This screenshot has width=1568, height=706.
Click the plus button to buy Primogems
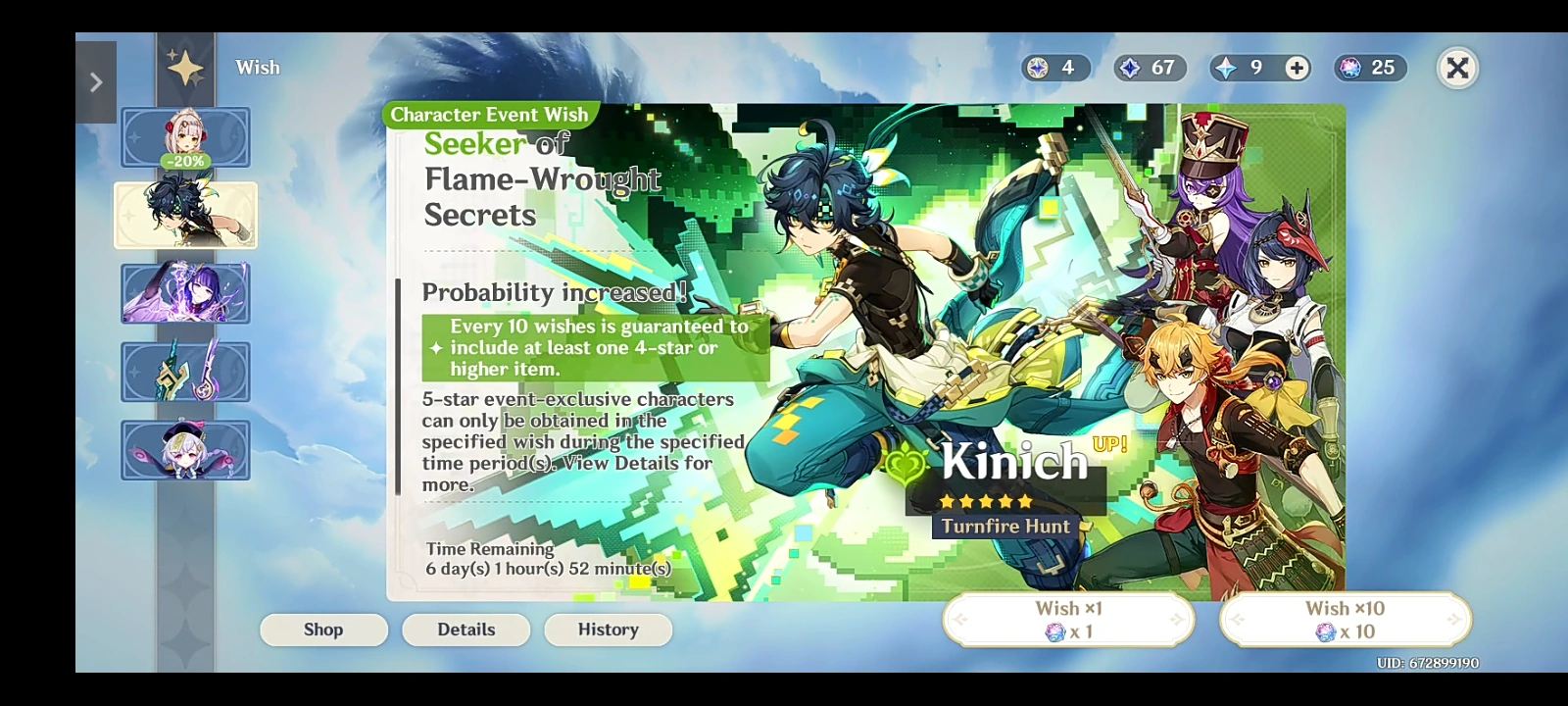1297,69
